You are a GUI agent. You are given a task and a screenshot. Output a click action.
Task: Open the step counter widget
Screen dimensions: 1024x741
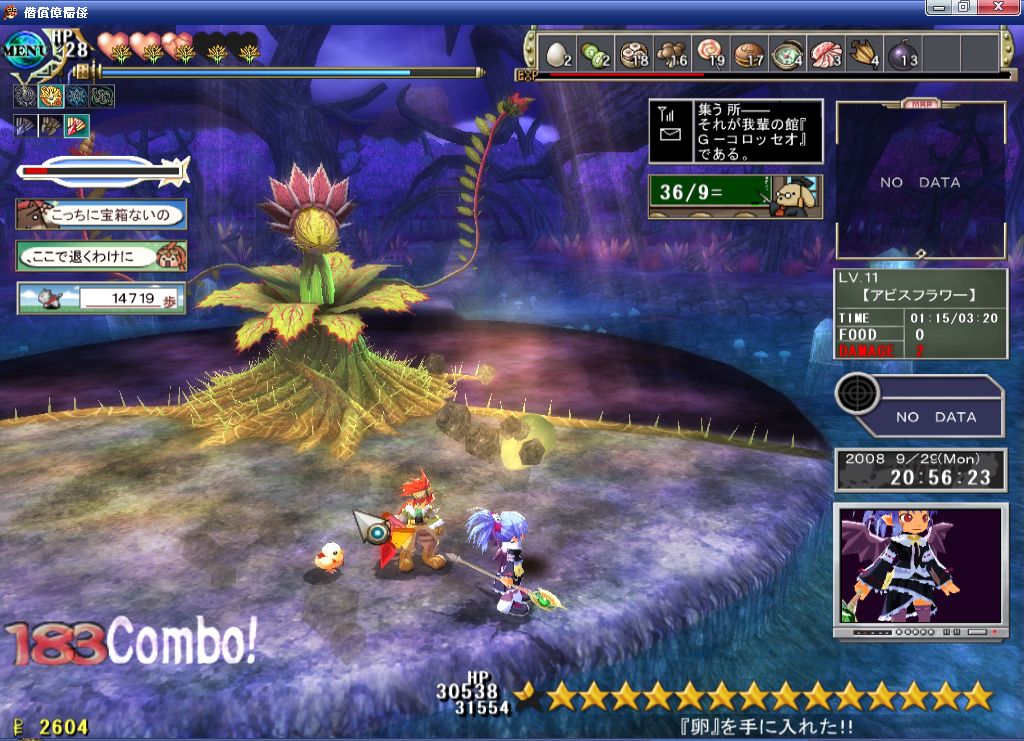tap(101, 298)
